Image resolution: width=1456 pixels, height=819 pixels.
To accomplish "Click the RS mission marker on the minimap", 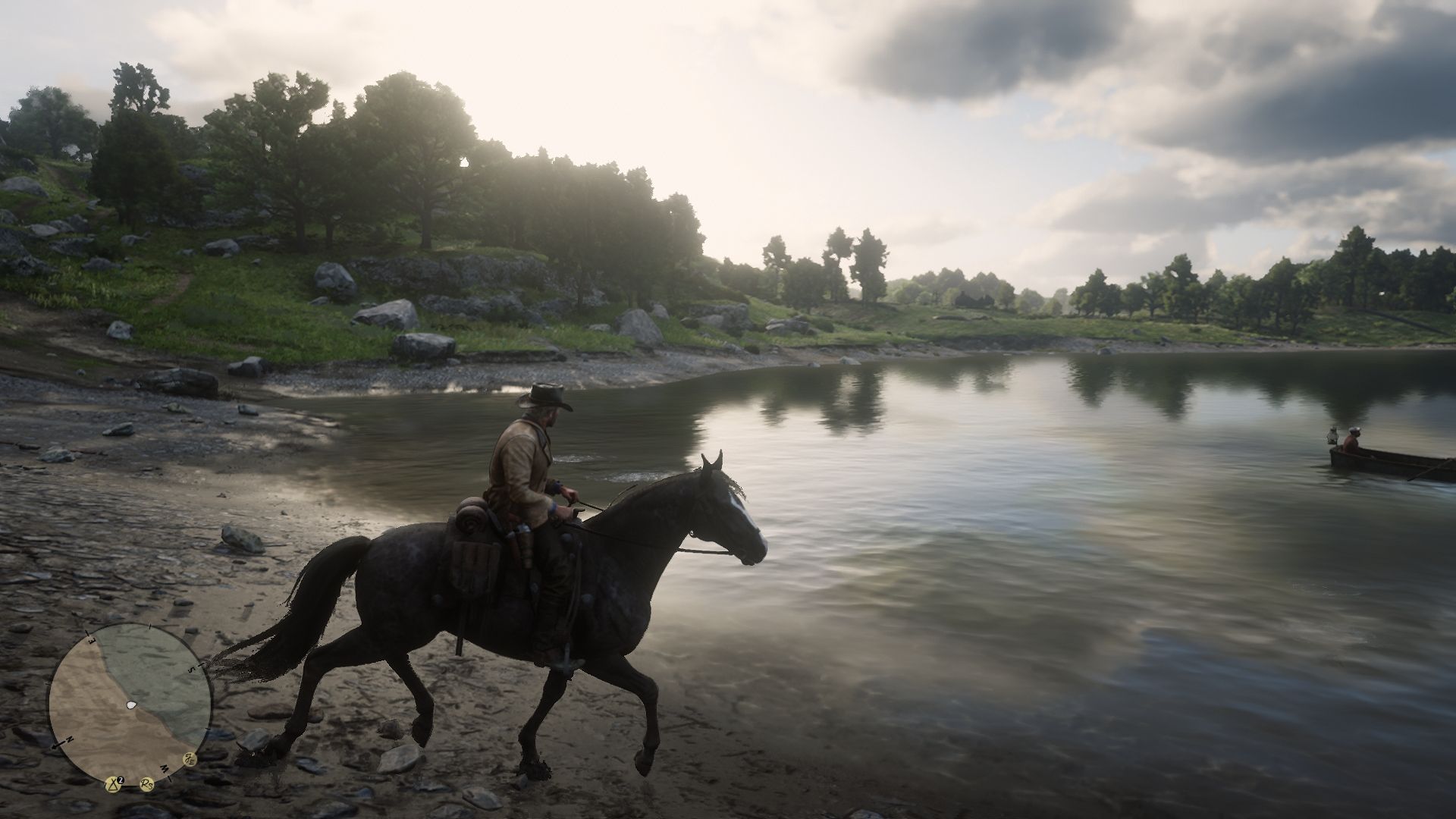I will pos(146,785).
